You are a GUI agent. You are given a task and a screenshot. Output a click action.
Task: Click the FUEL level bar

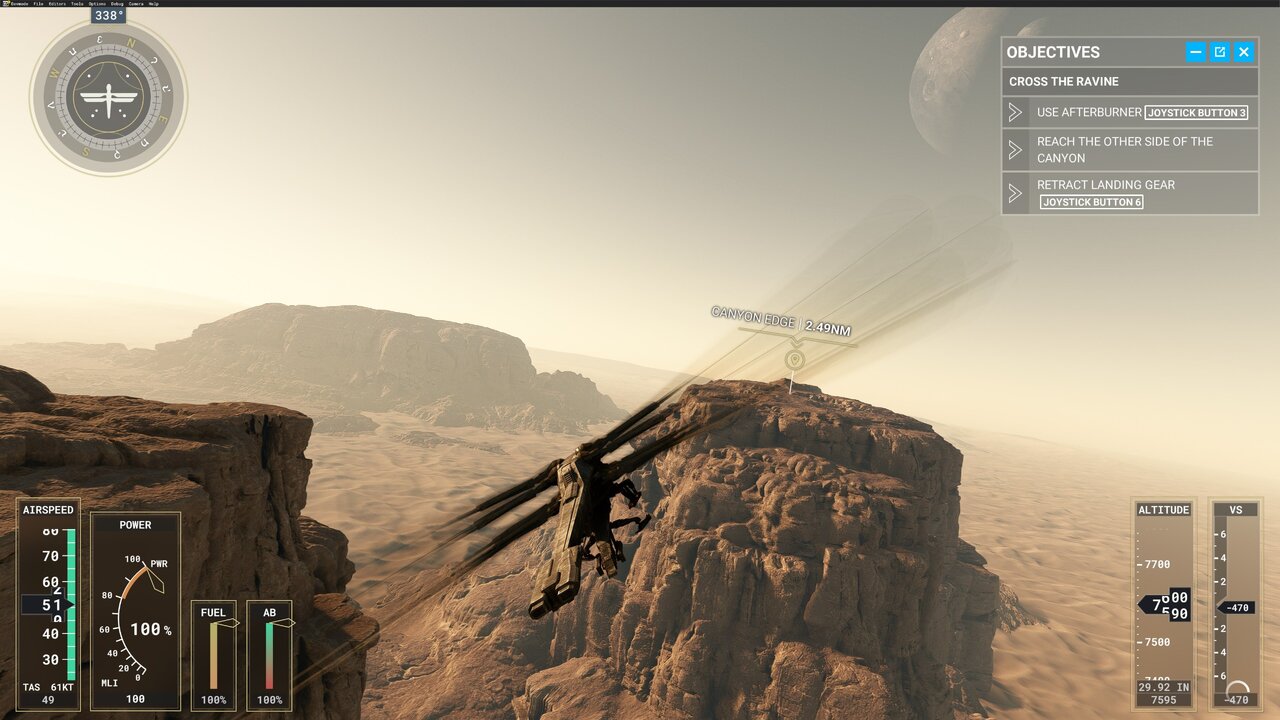pos(213,655)
